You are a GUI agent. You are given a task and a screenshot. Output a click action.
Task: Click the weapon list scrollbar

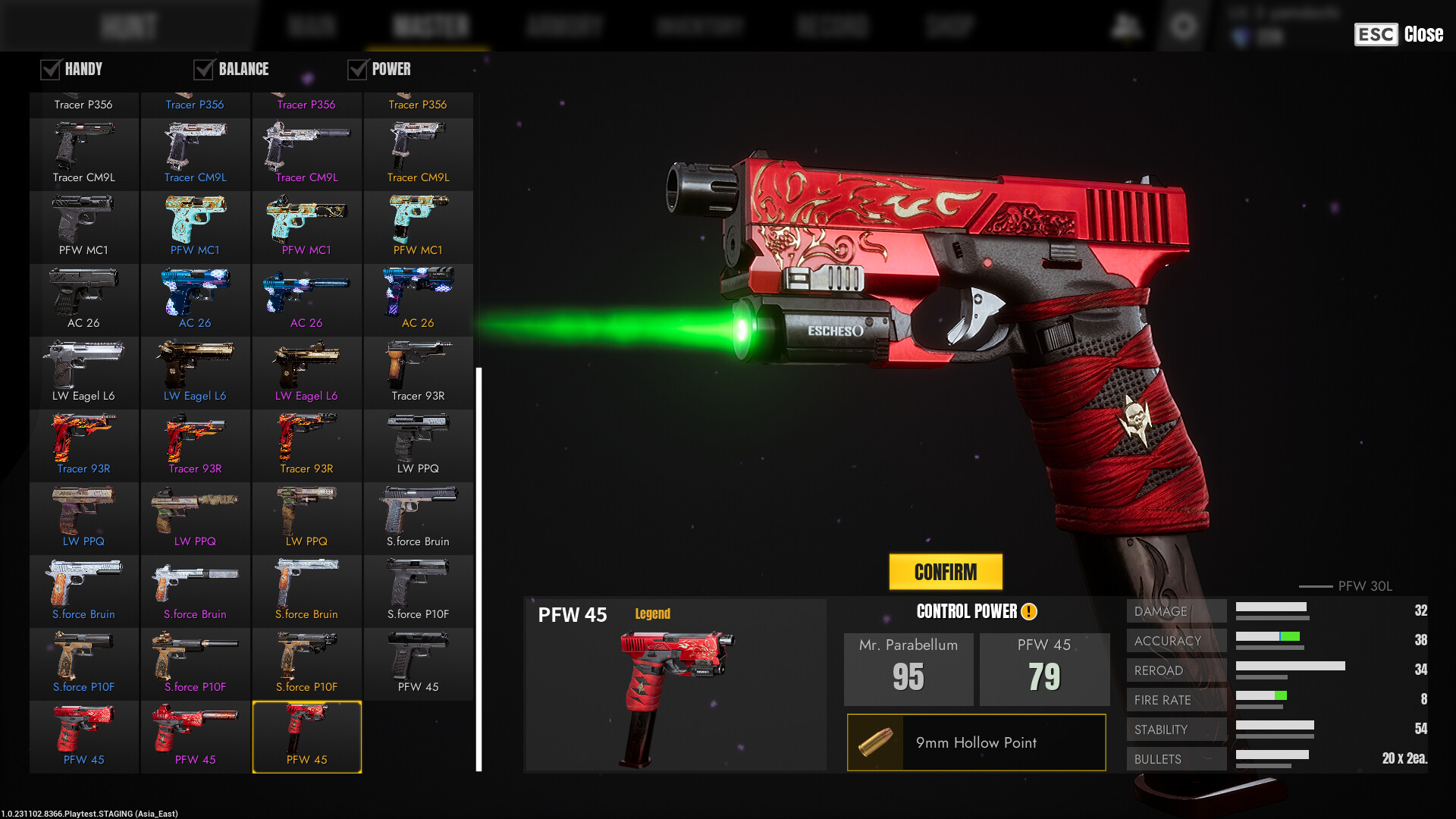(x=479, y=569)
